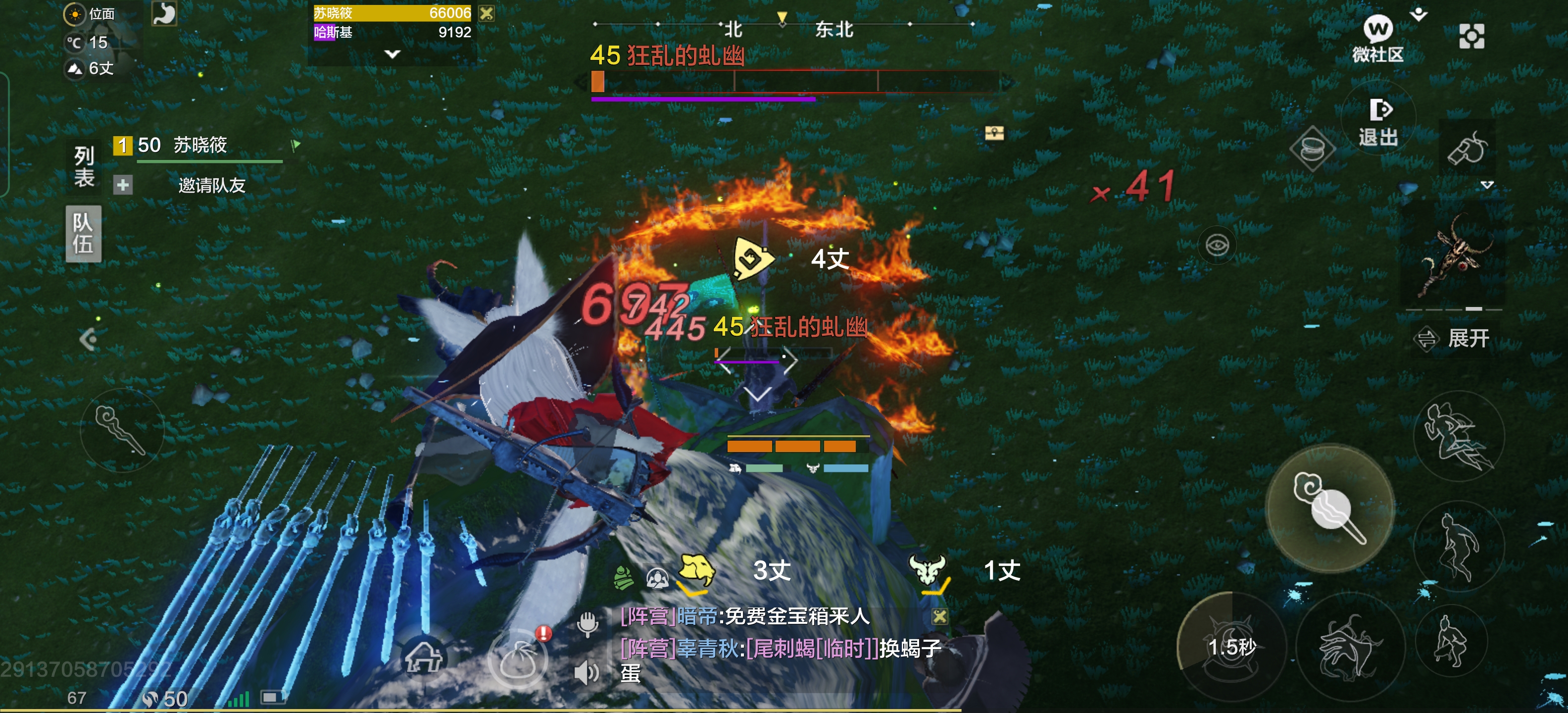This screenshot has width=1568, height=713.
Task: Invite a teammate via 邀请队友
Action: (211, 185)
